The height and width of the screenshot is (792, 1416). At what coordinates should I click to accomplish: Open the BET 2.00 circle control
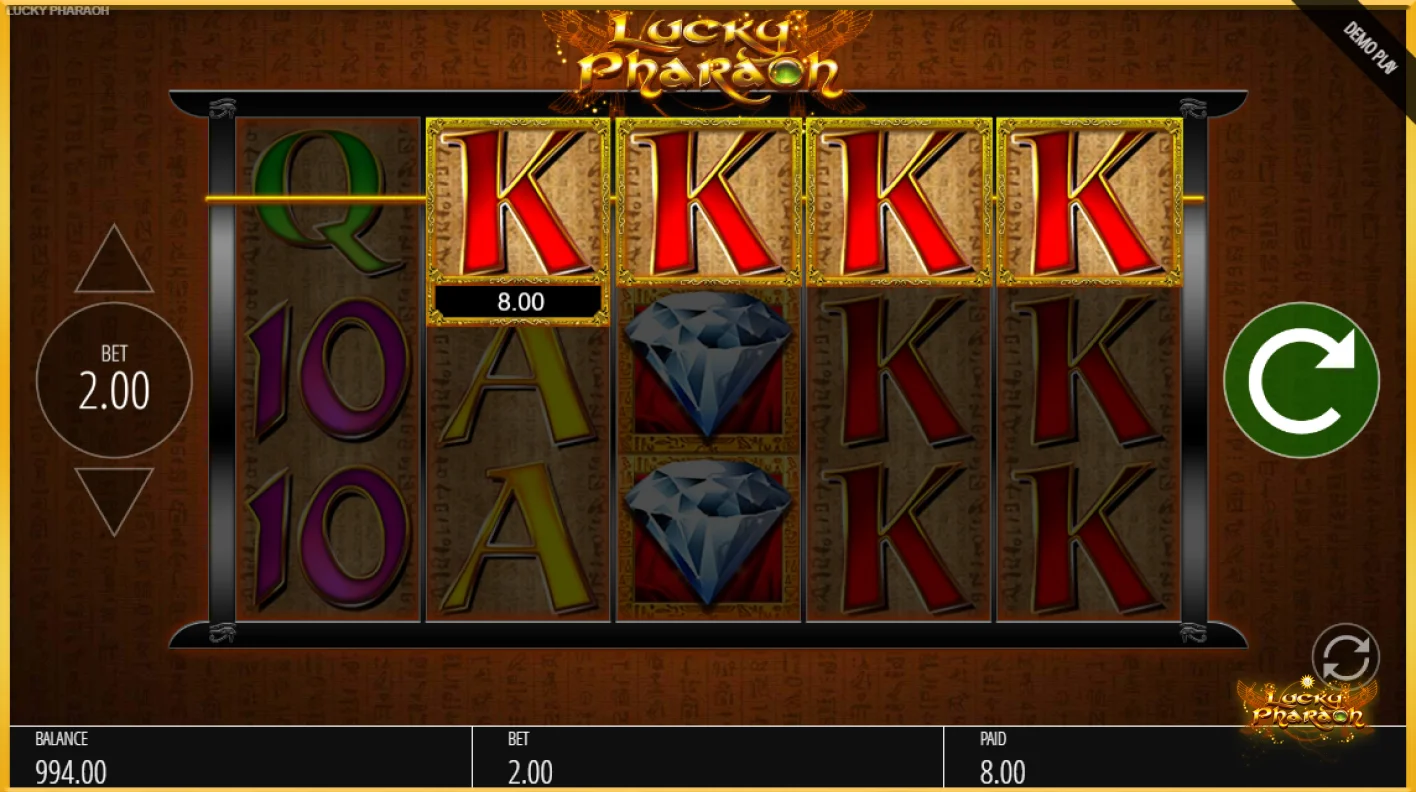pyautogui.click(x=113, y=380)
